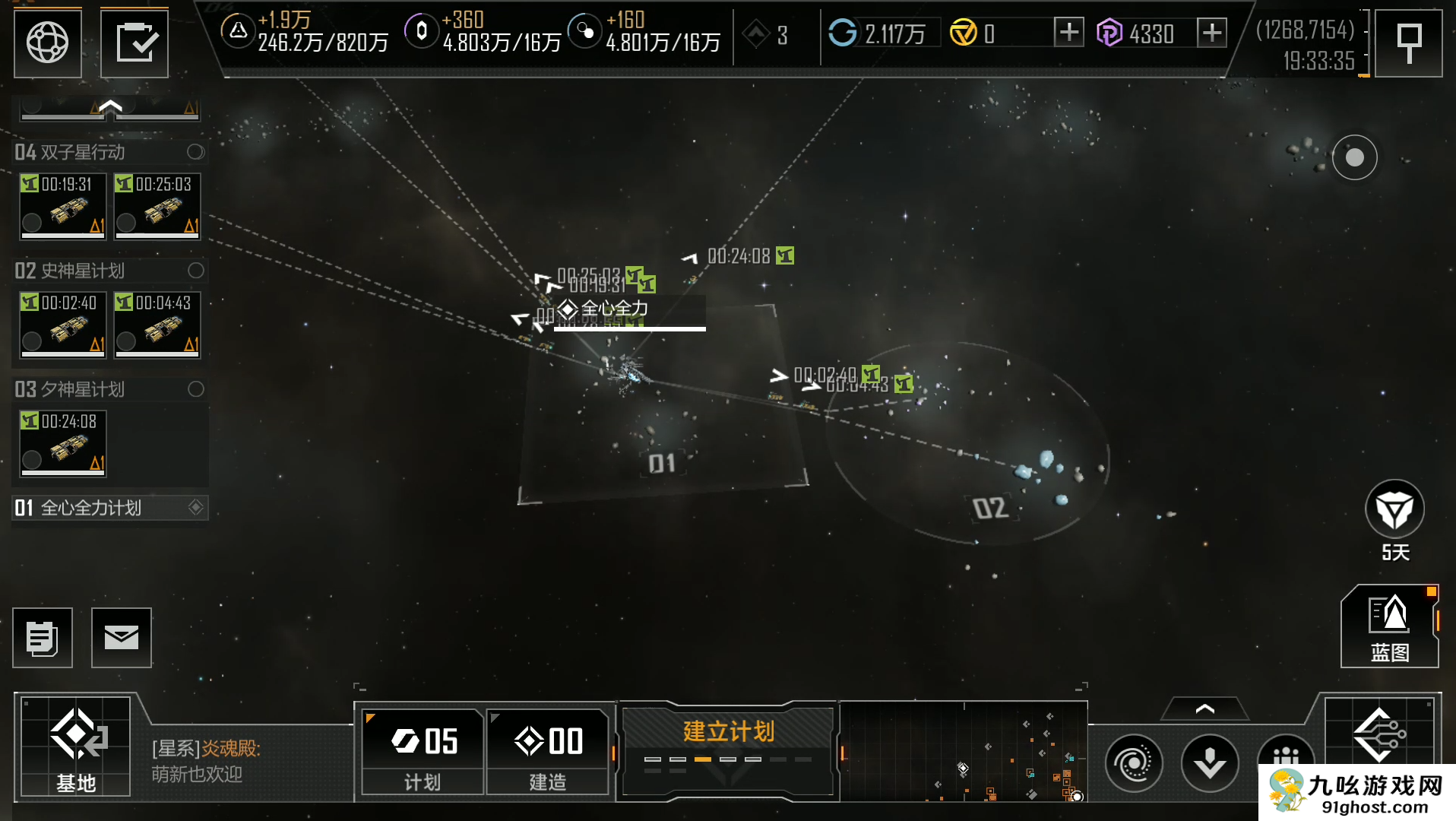
Task: Click the minimap of the star system
Action: 964,752
